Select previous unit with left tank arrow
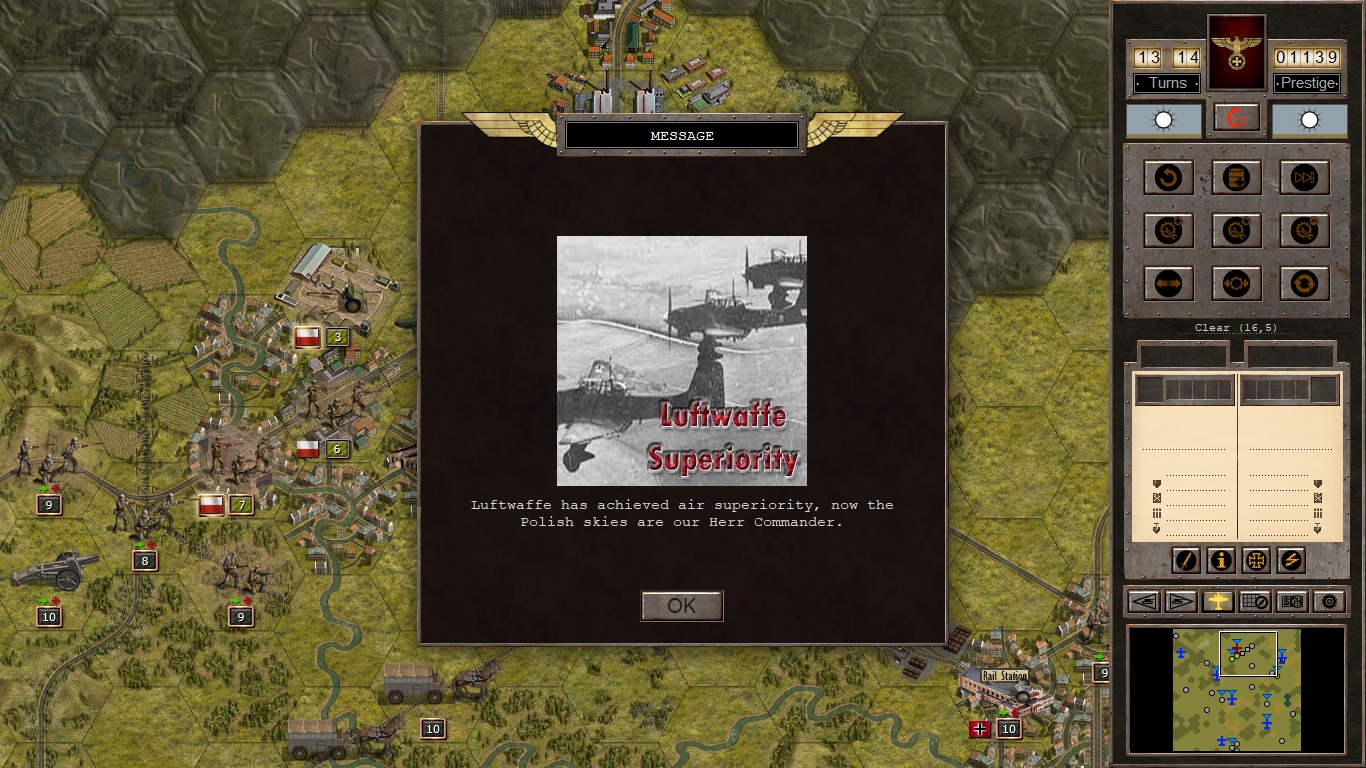The width and height of the screenshot is (1366, 768). [1145, 601]
